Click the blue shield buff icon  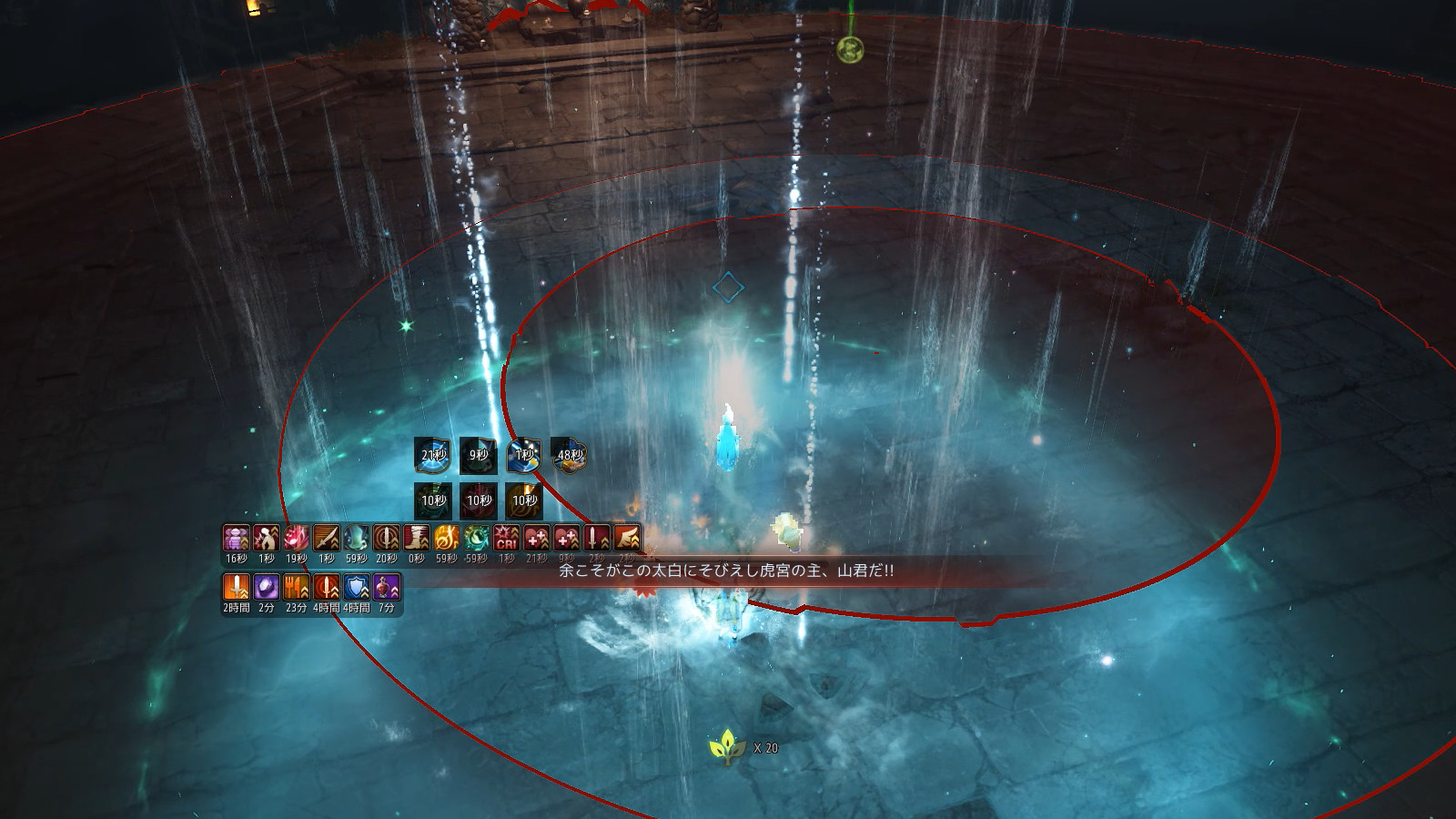(357, 587)
